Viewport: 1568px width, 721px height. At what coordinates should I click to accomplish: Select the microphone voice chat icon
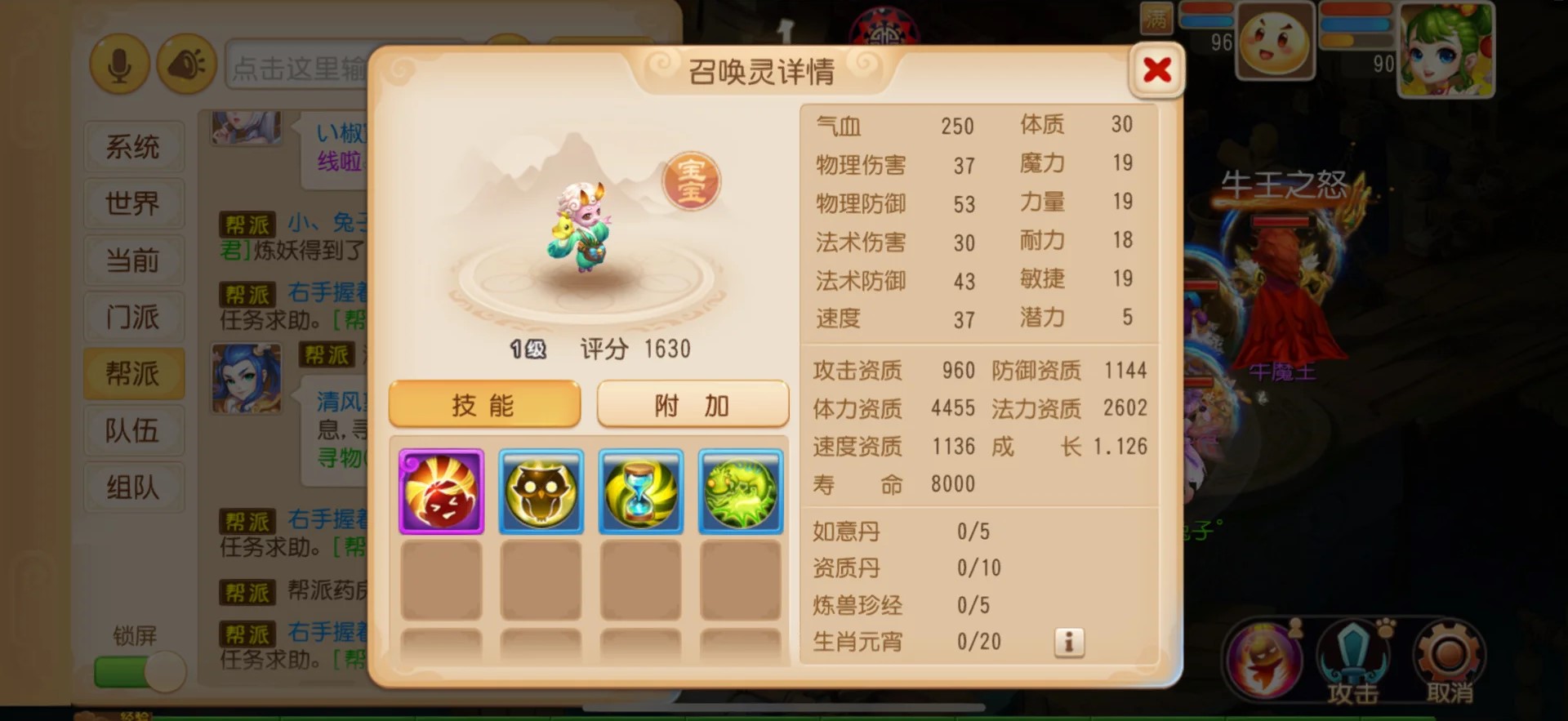(120, 64)
